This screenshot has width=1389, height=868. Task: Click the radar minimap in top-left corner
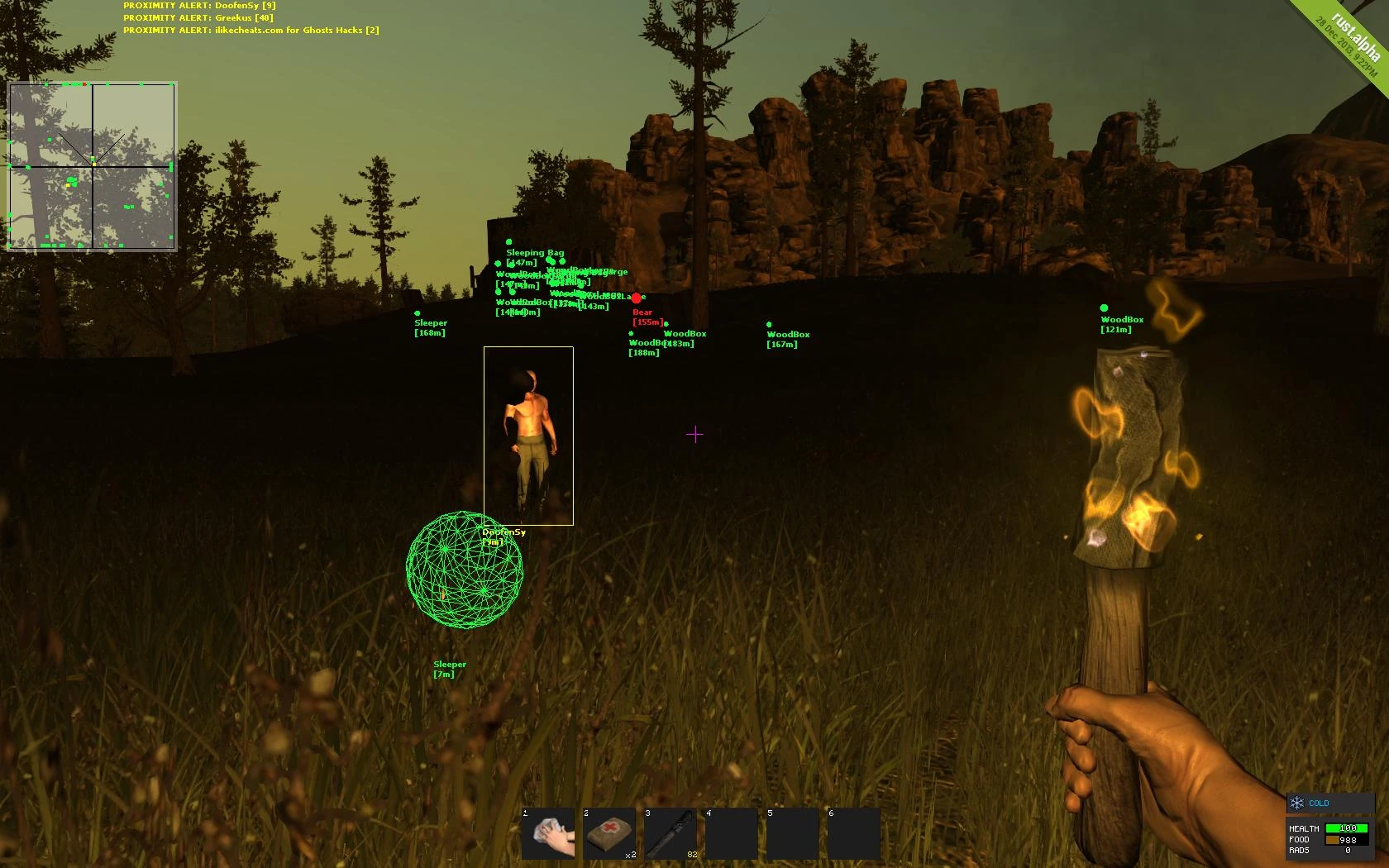tap(93, 165)
